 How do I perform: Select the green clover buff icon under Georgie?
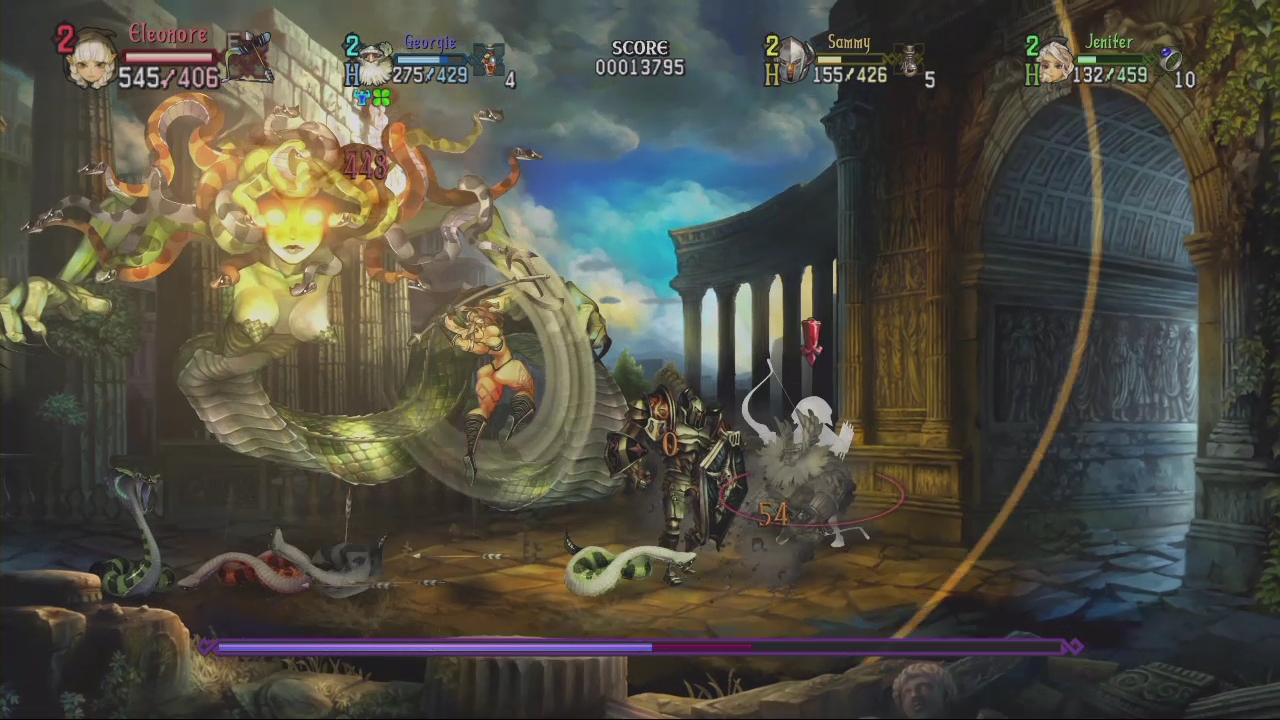point(380,98)
